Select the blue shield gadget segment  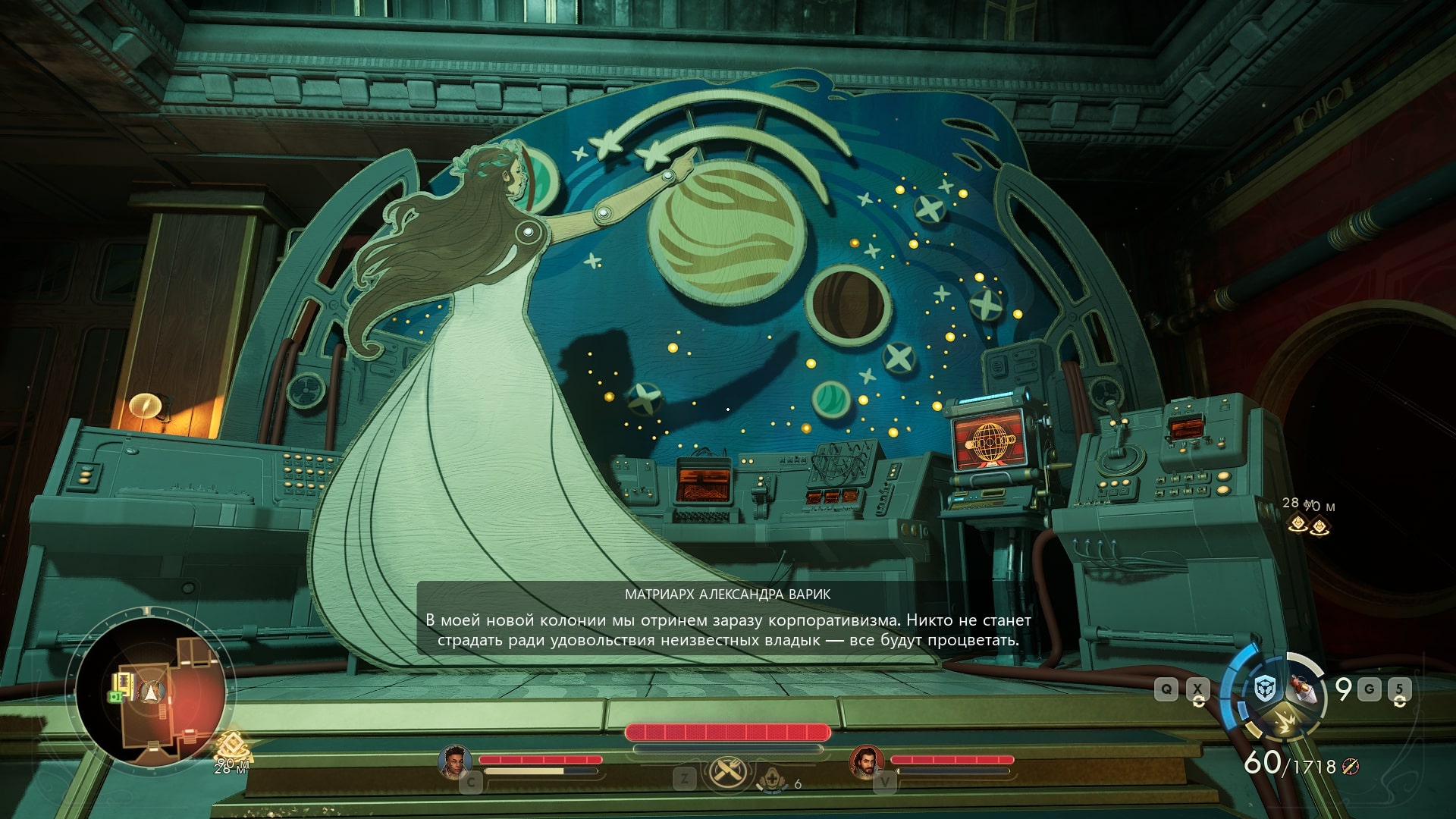click(1265, 688)
